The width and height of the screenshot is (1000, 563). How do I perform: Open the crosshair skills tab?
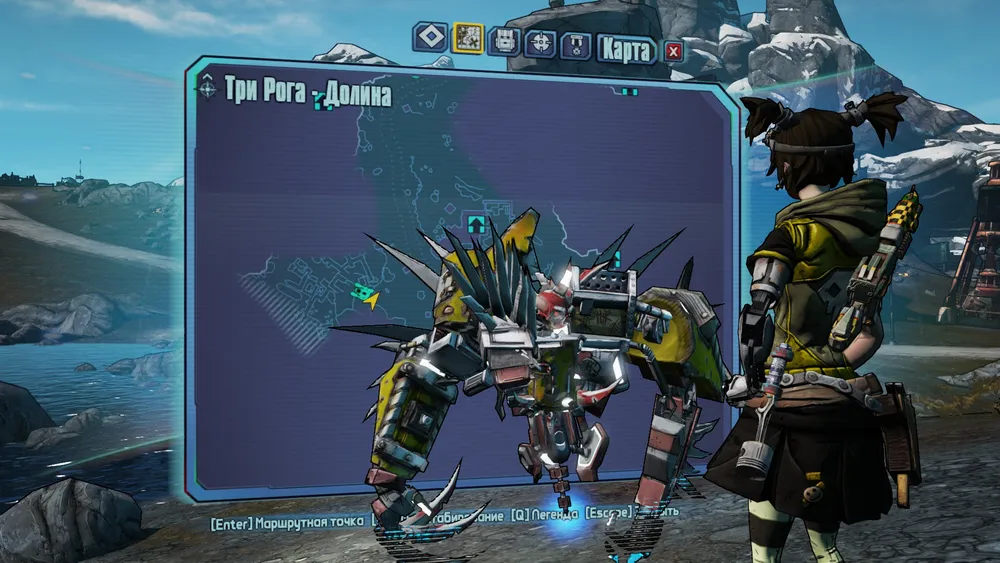[539, 42]
